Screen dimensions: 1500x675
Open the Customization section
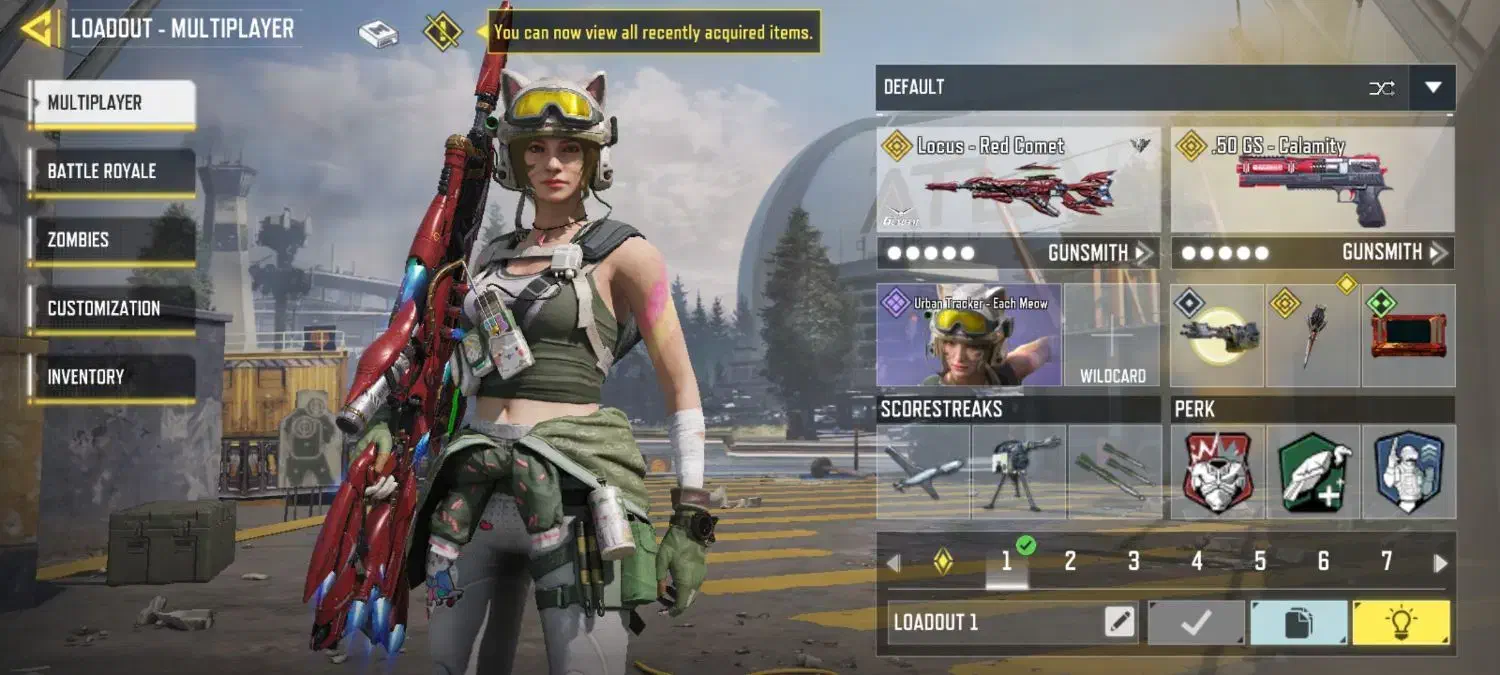click(x=110, y=308)
